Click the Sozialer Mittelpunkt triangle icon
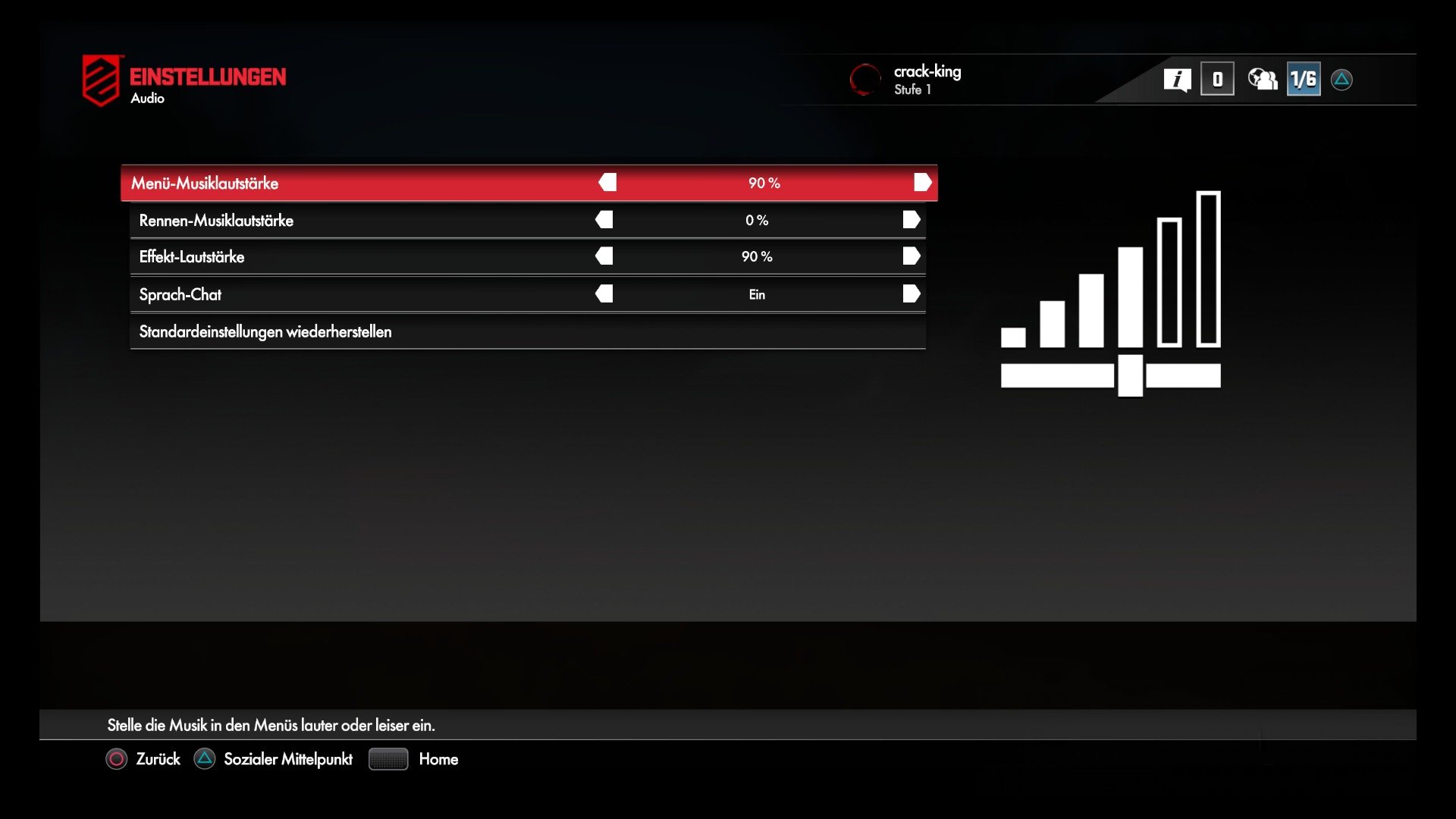 click(x=203, y=759)
